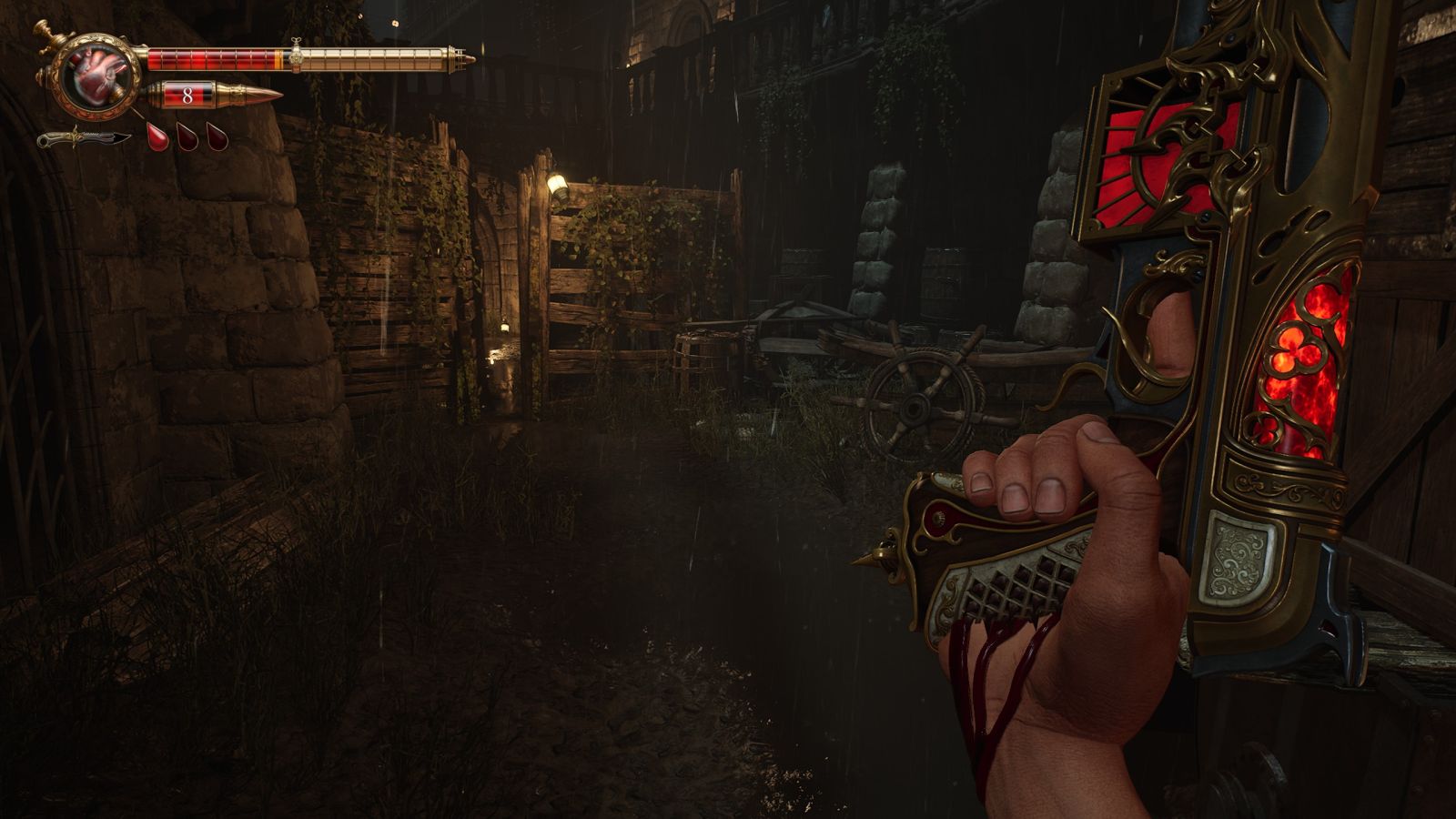The image size is (1456, 819).
Task: Select the combat knife weapon icon
Action: pyautogui.click(x=84, y=139)
